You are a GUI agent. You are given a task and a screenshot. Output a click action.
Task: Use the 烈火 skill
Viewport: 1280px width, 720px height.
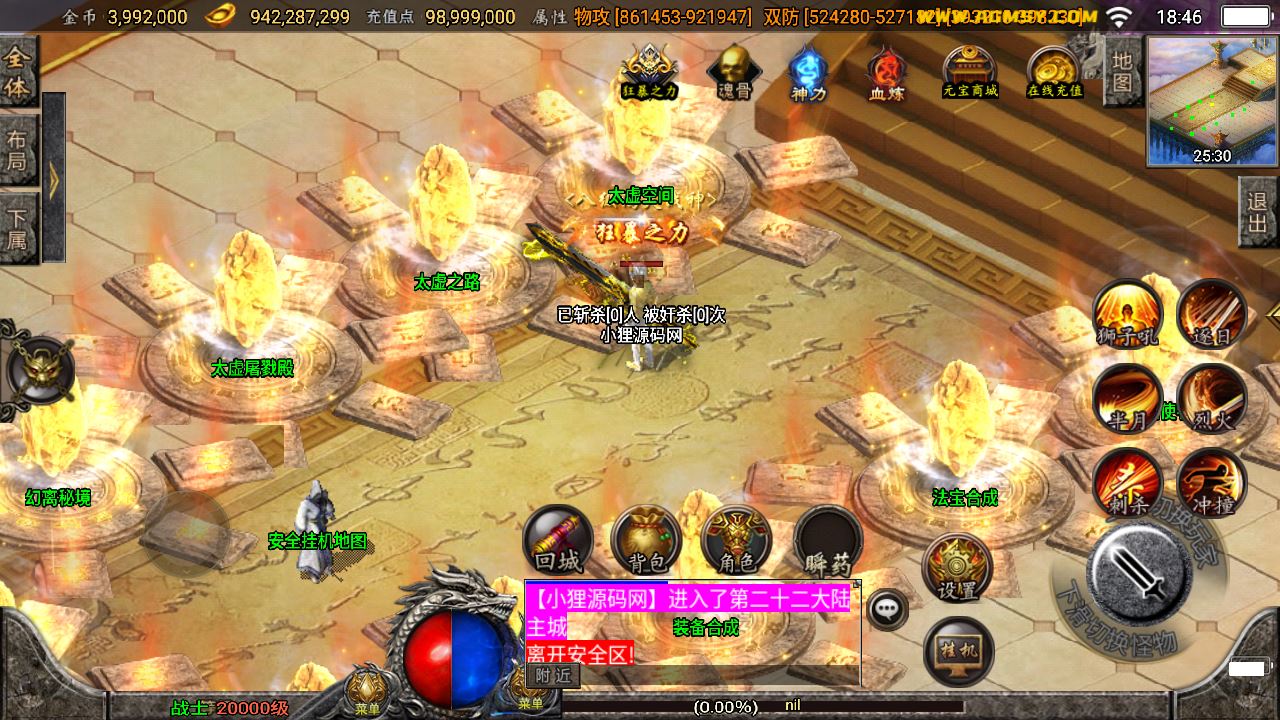click(1211, 398)
